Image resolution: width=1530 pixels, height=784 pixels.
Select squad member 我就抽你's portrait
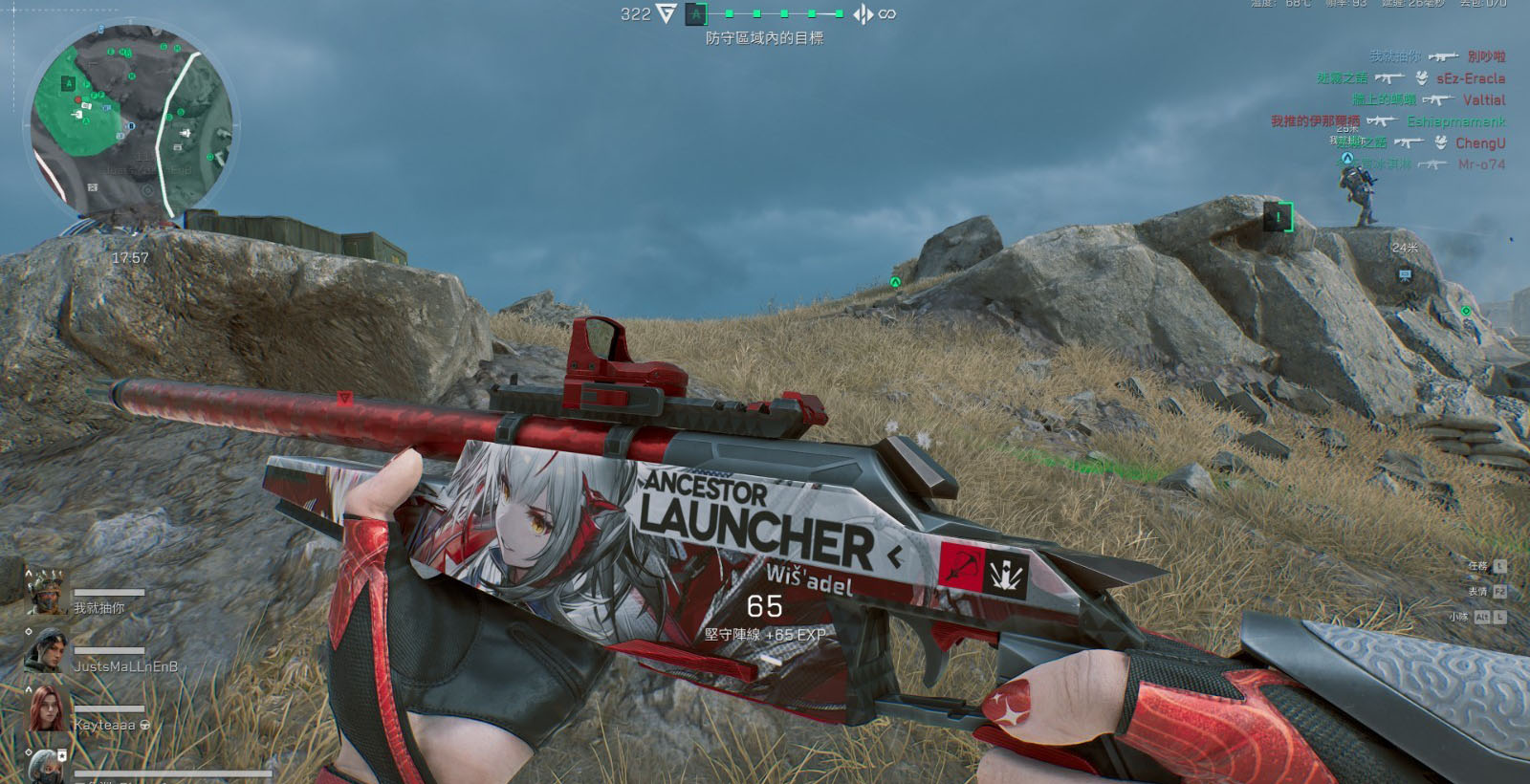(x=46, y=592)
